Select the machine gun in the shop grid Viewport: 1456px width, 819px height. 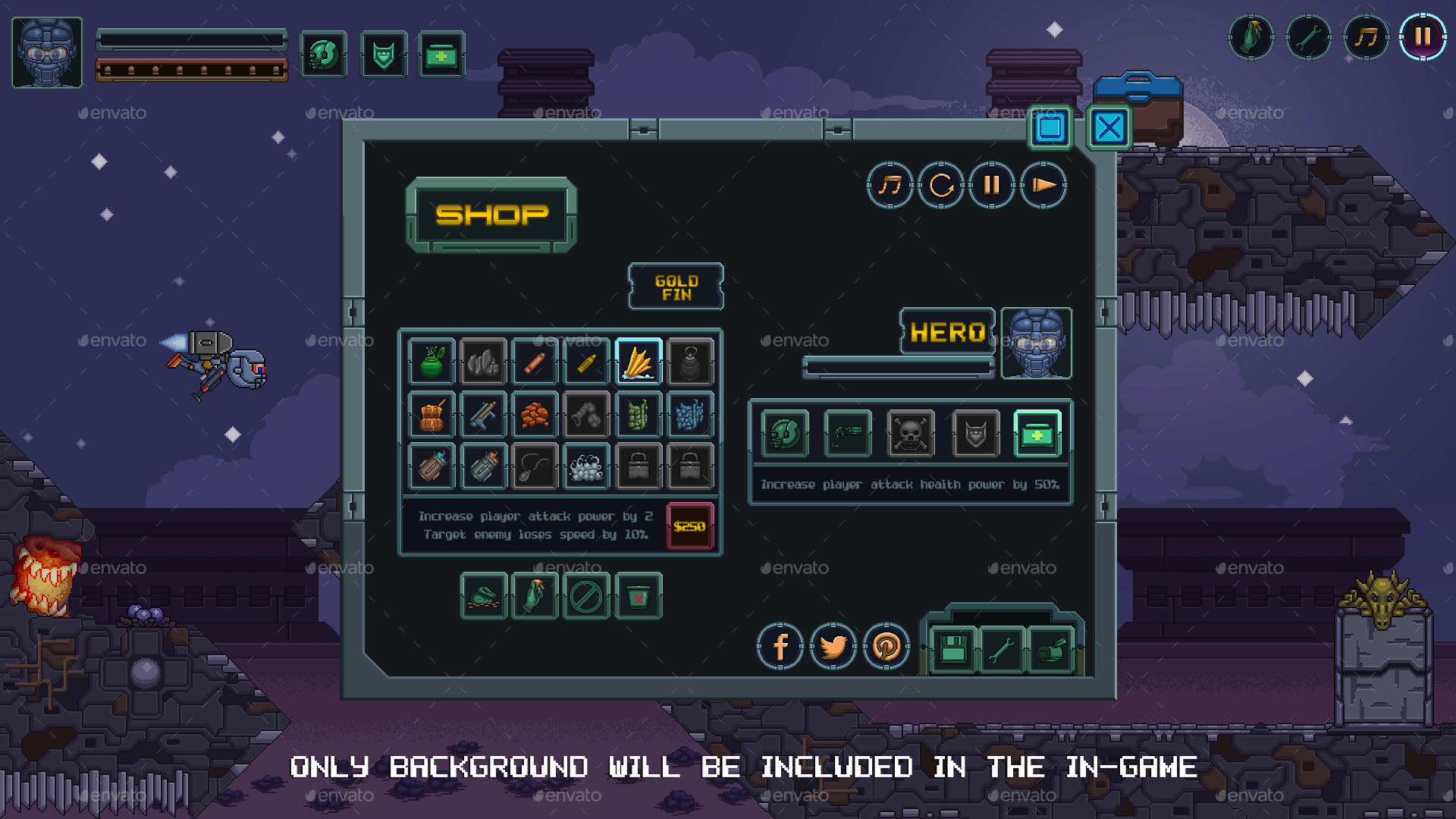483,416
